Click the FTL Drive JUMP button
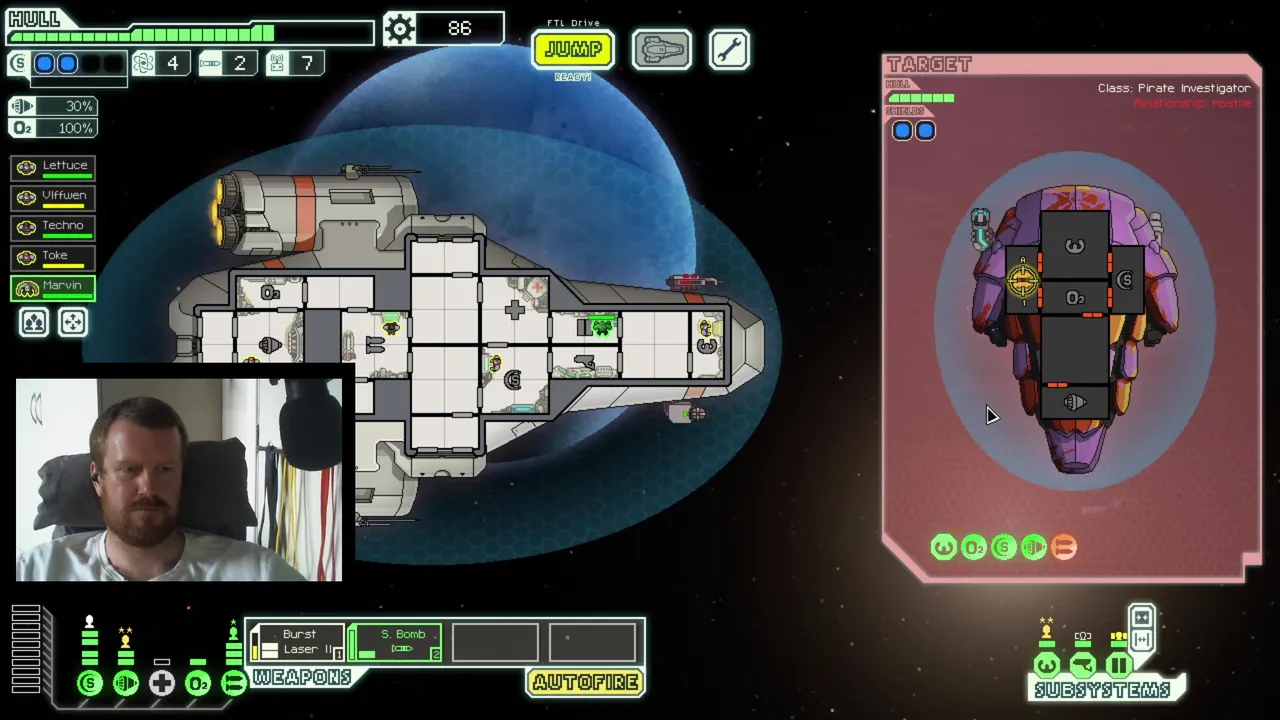The image size is (1280, 720). tap(572, 49)
